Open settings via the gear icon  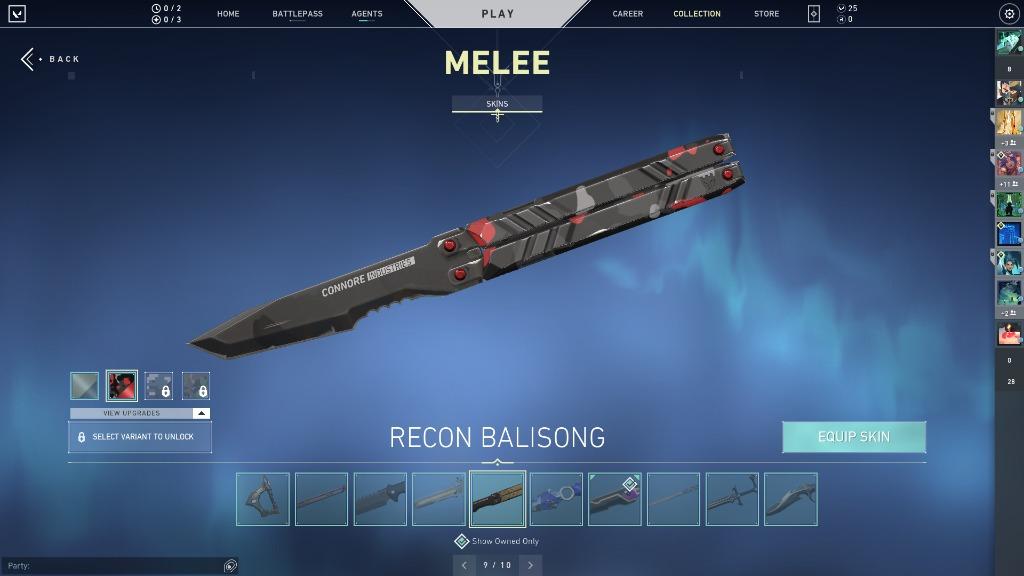pos(1008,14)
